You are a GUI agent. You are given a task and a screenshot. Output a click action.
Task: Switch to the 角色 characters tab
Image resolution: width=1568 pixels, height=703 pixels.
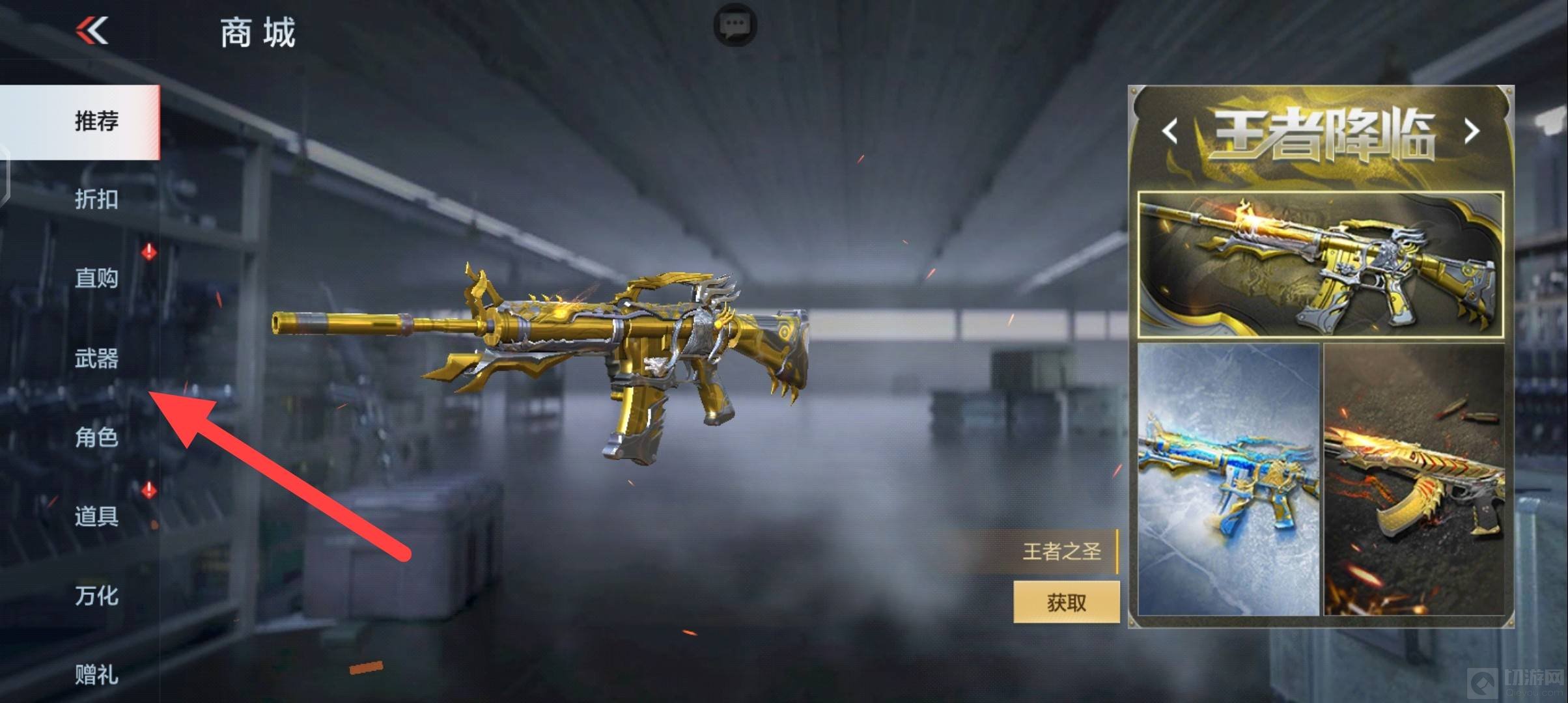tap(96, 437)
